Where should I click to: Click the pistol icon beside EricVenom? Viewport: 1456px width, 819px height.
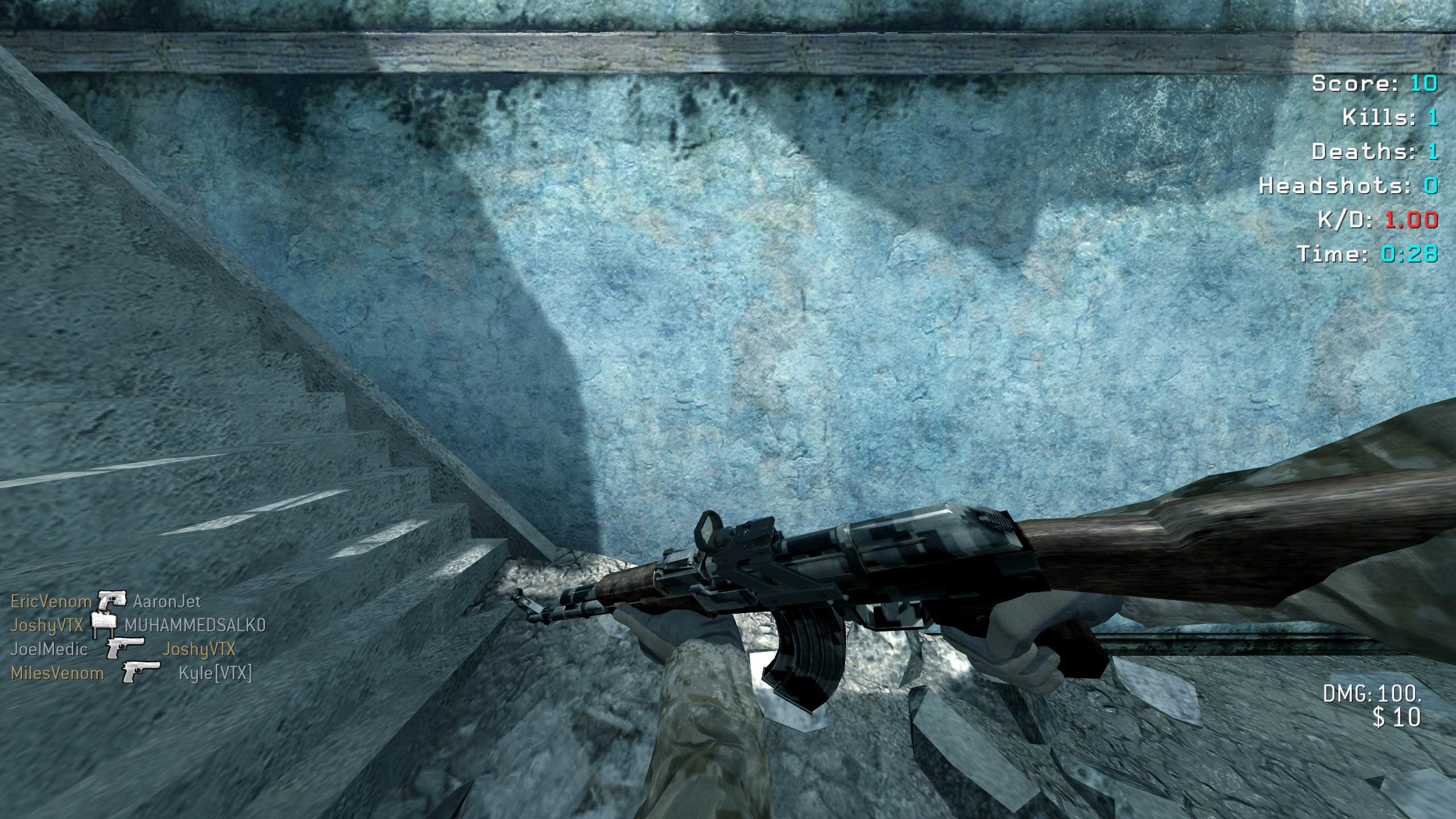(x=111, y=599)
